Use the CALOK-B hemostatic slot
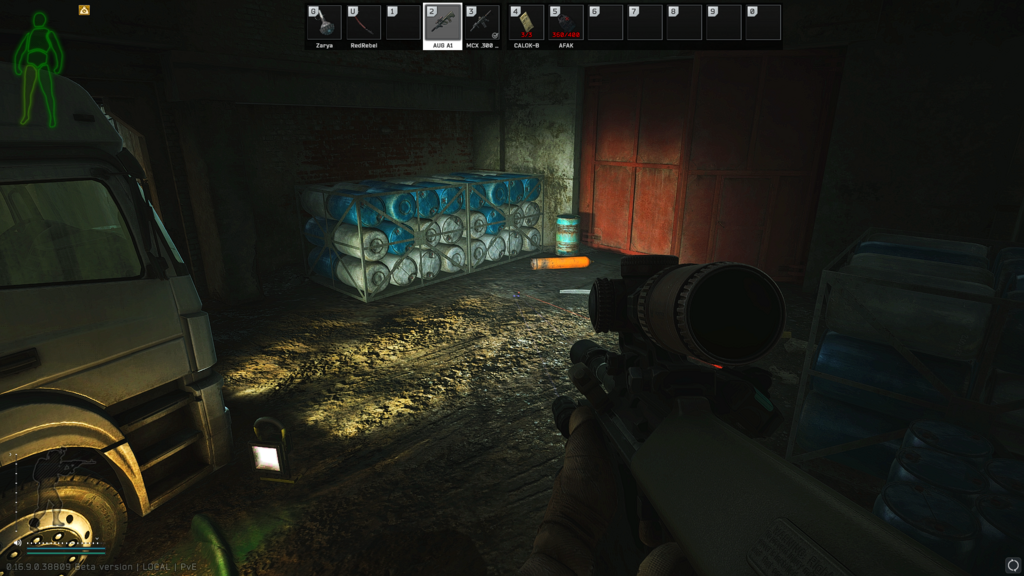The width and height of the screenshot is (1024, 576). pyautogui.click(x=526, y=24)
